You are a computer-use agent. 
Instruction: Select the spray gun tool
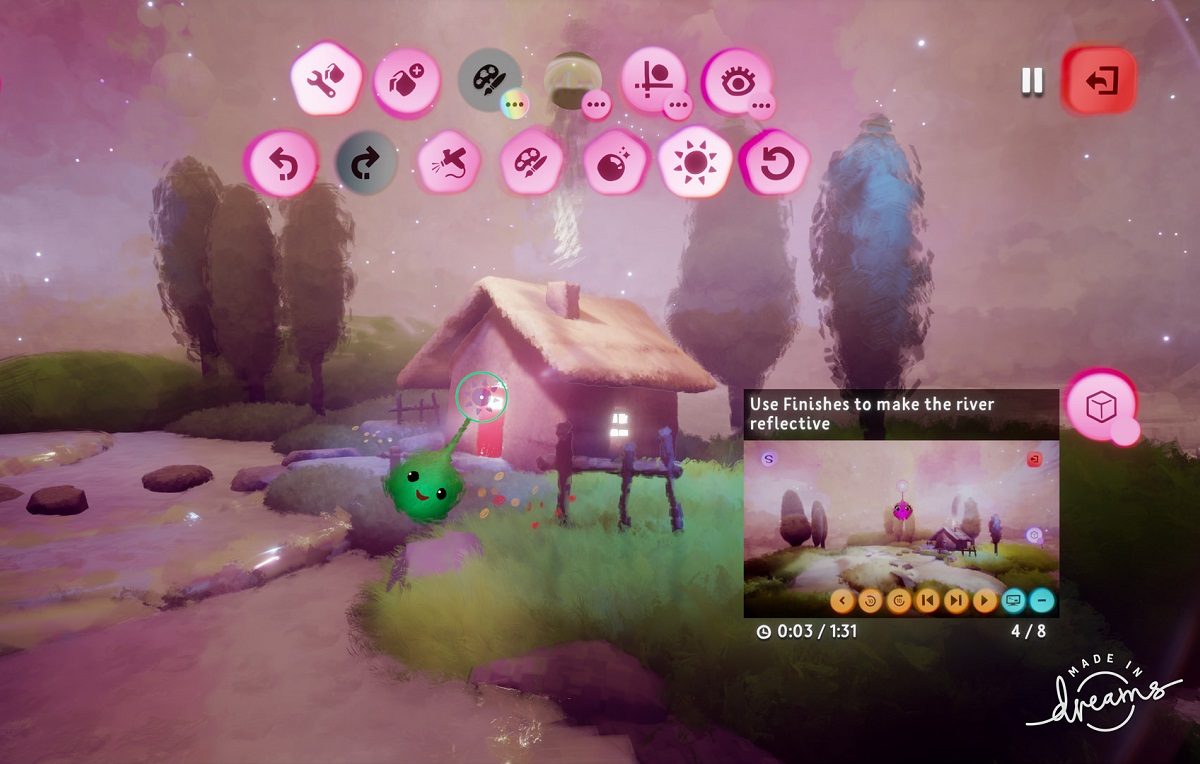pyautogui.click(x=447, y=163)
